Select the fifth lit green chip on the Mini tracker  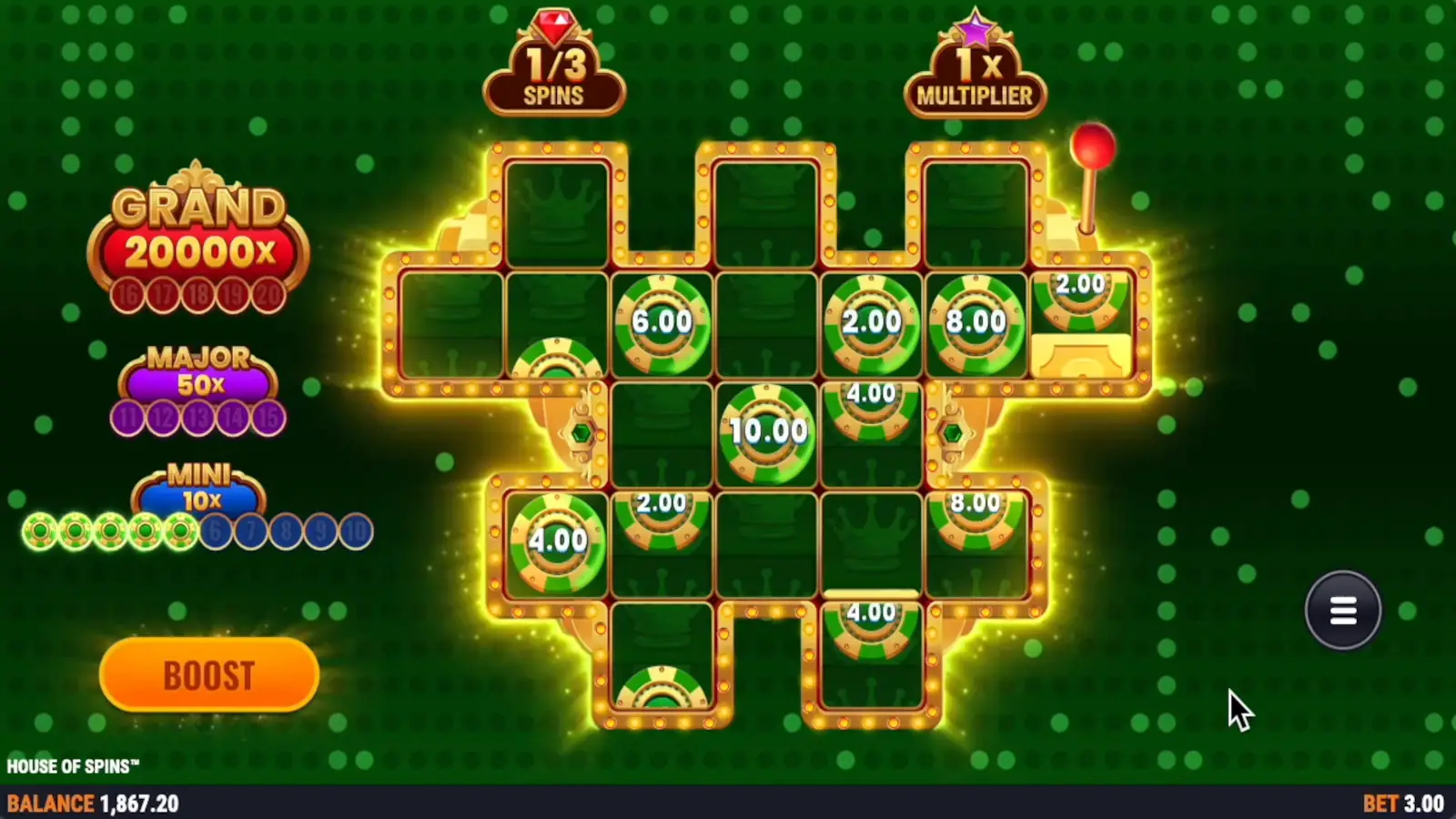179,531
